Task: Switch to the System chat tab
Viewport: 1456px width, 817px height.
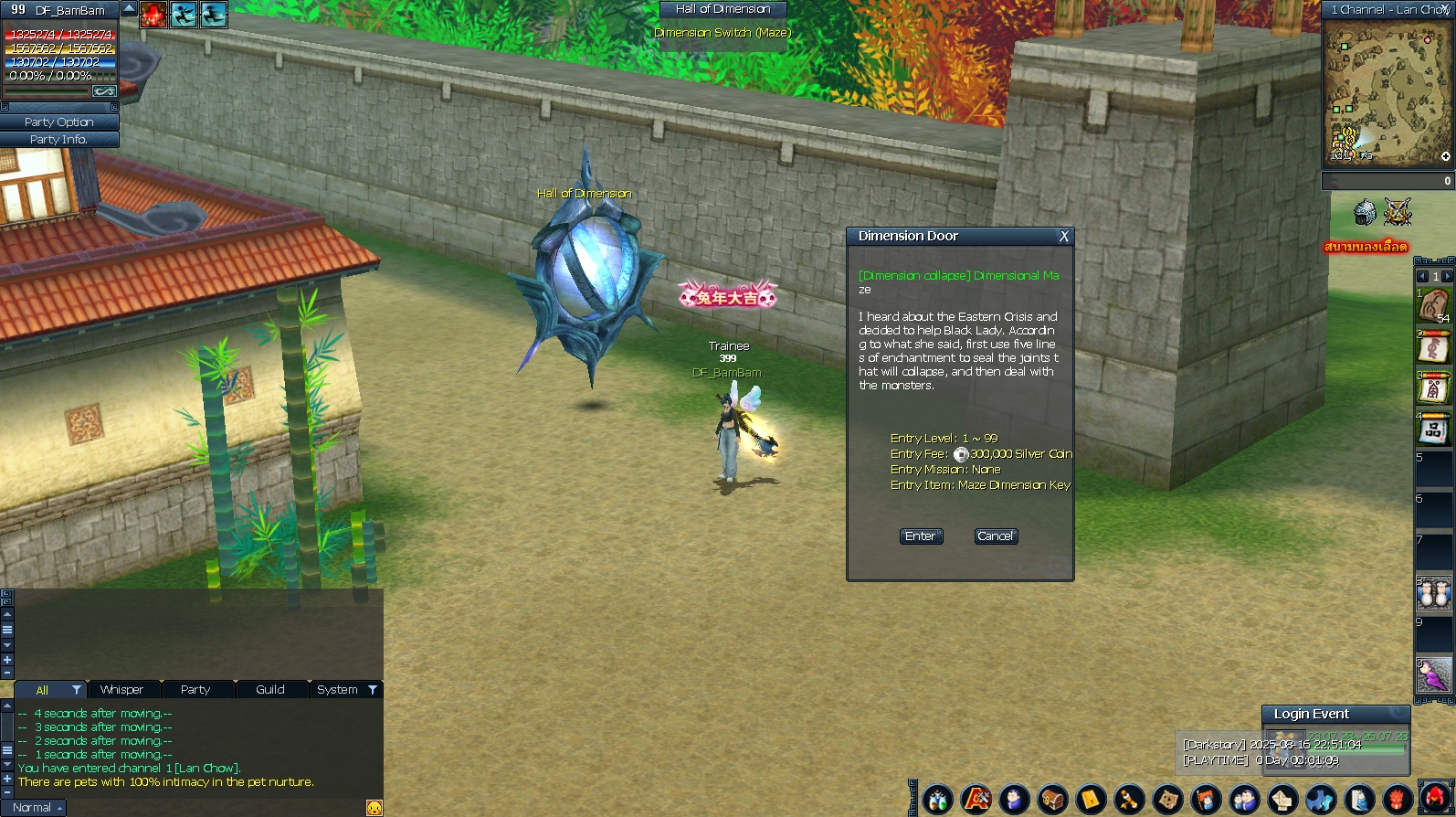Action: click(337, 690)
